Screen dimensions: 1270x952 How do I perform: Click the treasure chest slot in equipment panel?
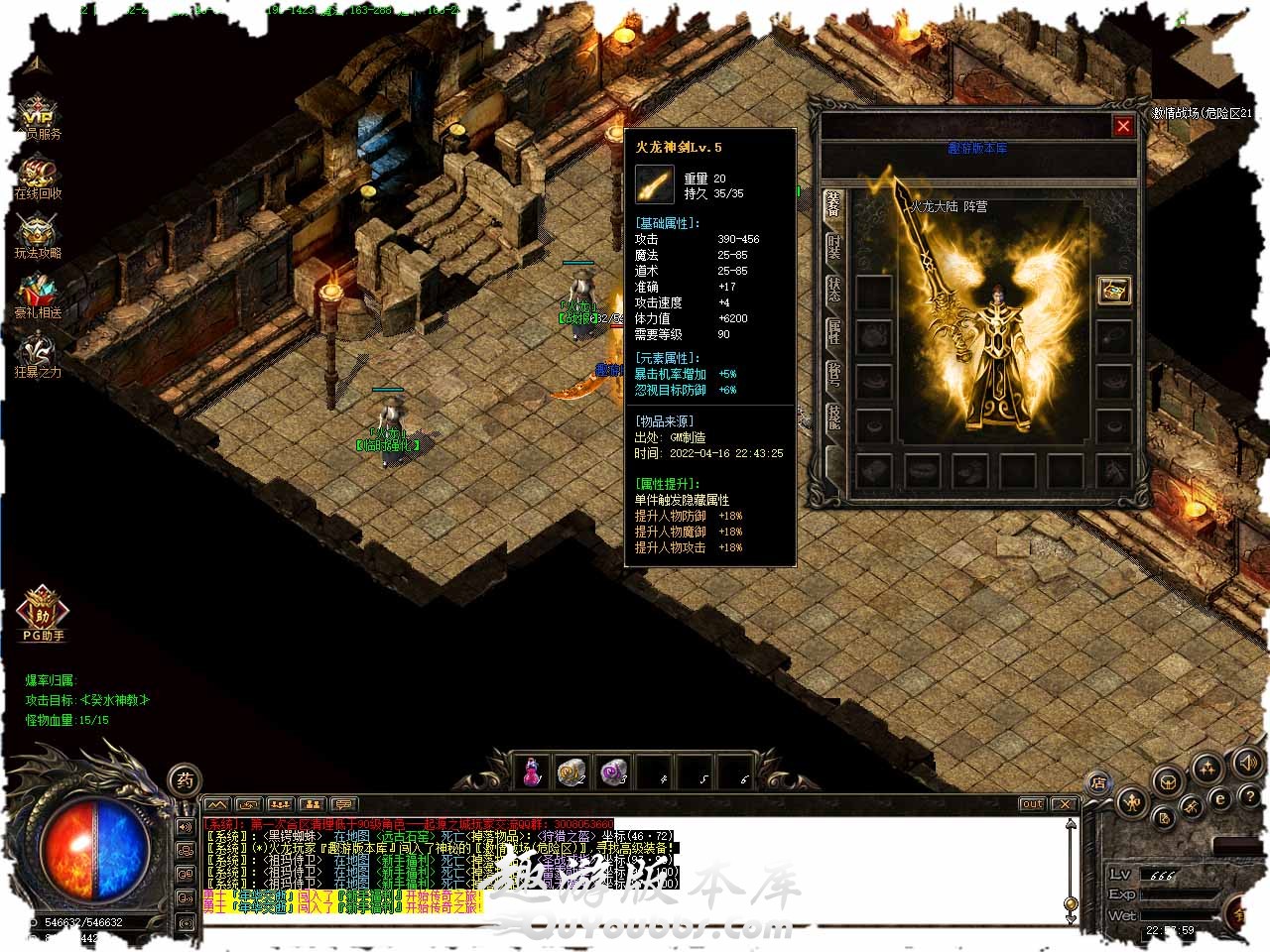click(1113, 290)
